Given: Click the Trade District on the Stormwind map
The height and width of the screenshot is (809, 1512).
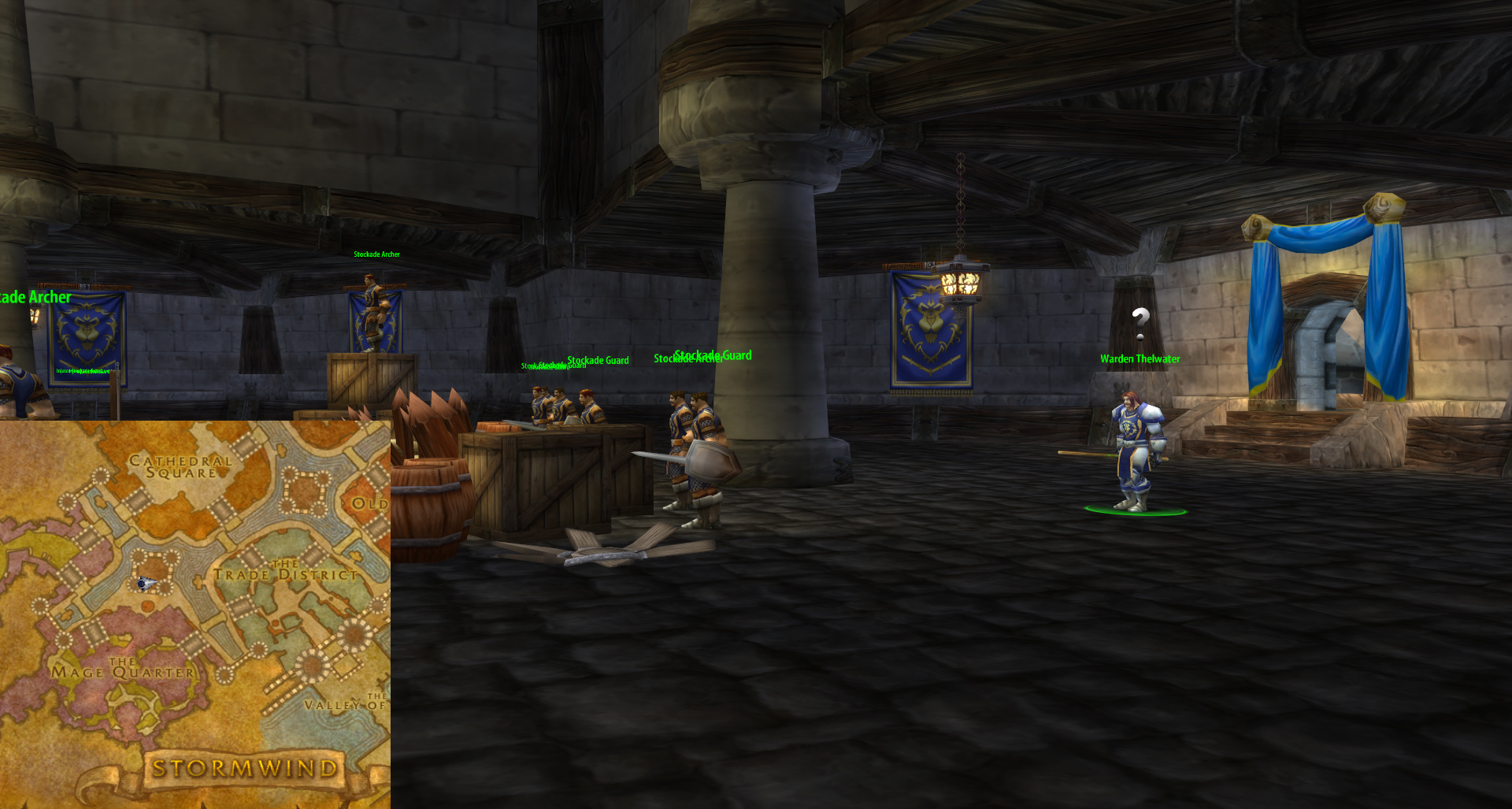Looking at the screenshot, I should point(285,572).
